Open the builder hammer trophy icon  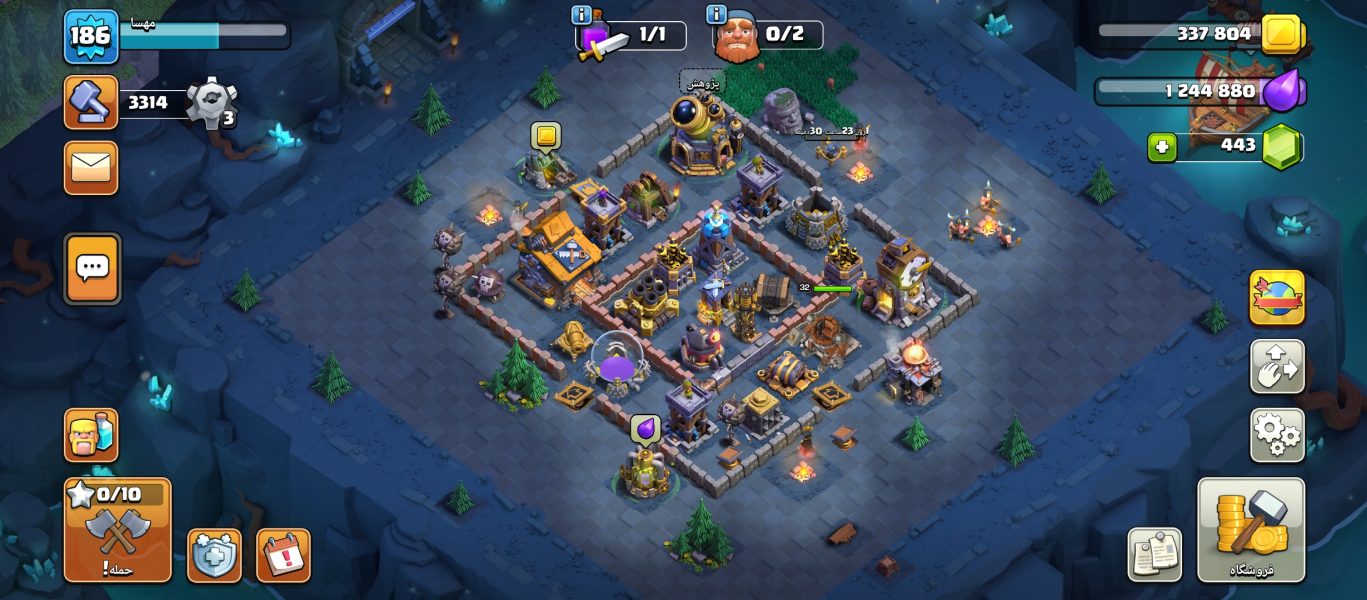[91, 102]
